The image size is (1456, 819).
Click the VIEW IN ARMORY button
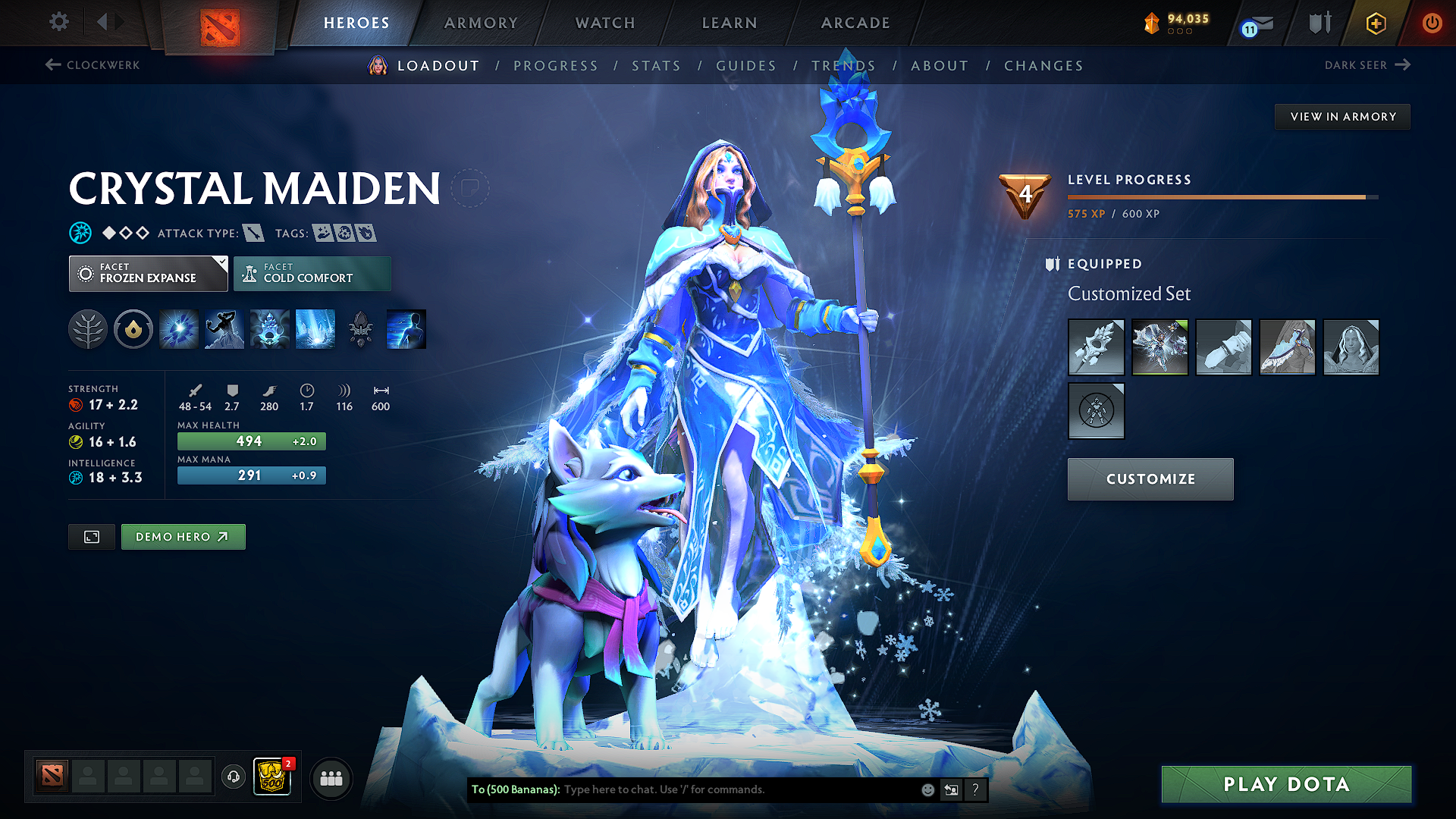tap(1342, 116)
